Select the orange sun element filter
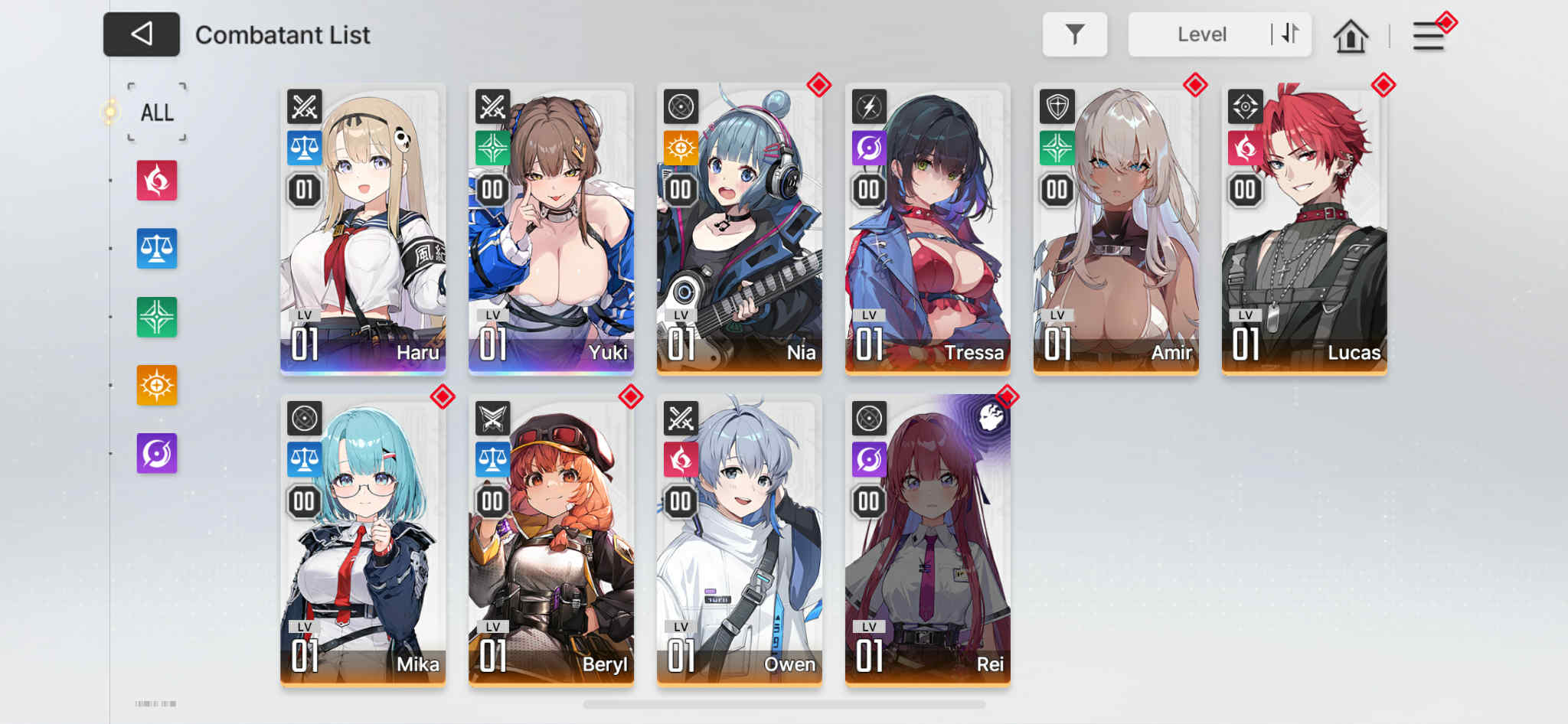 [x=156, y=384]
